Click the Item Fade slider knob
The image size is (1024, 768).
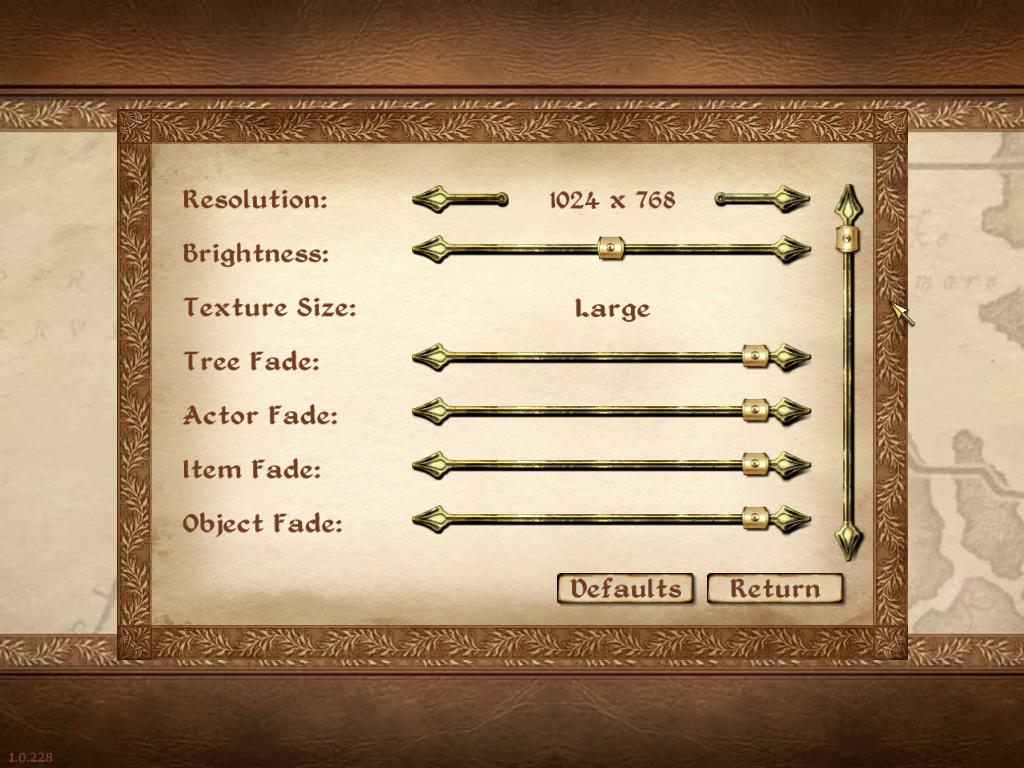(755, 464)
